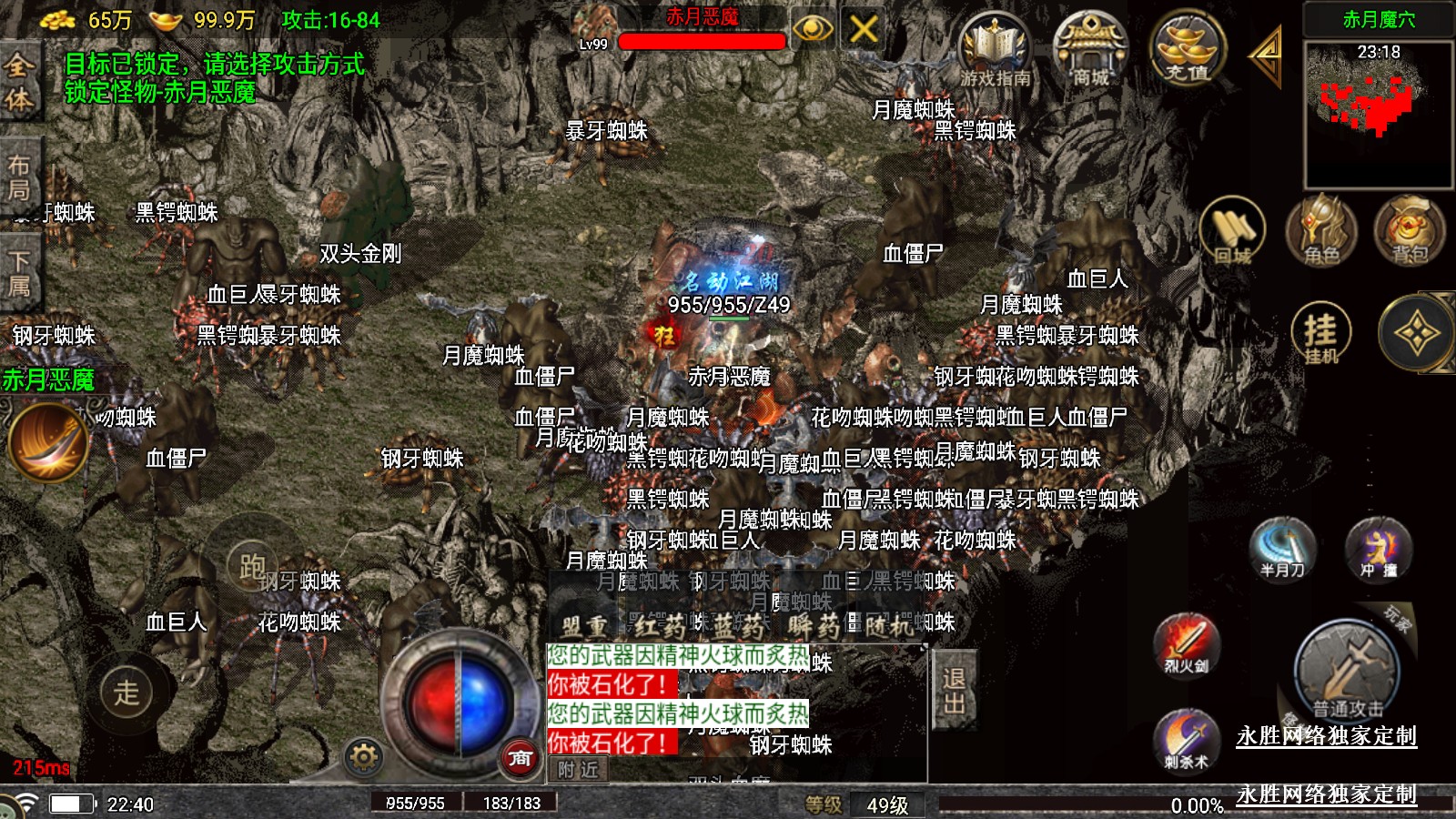Open the 背包 backpack
The height and width of the screenshot is (819, 1456).
(x=1409, y=231)
